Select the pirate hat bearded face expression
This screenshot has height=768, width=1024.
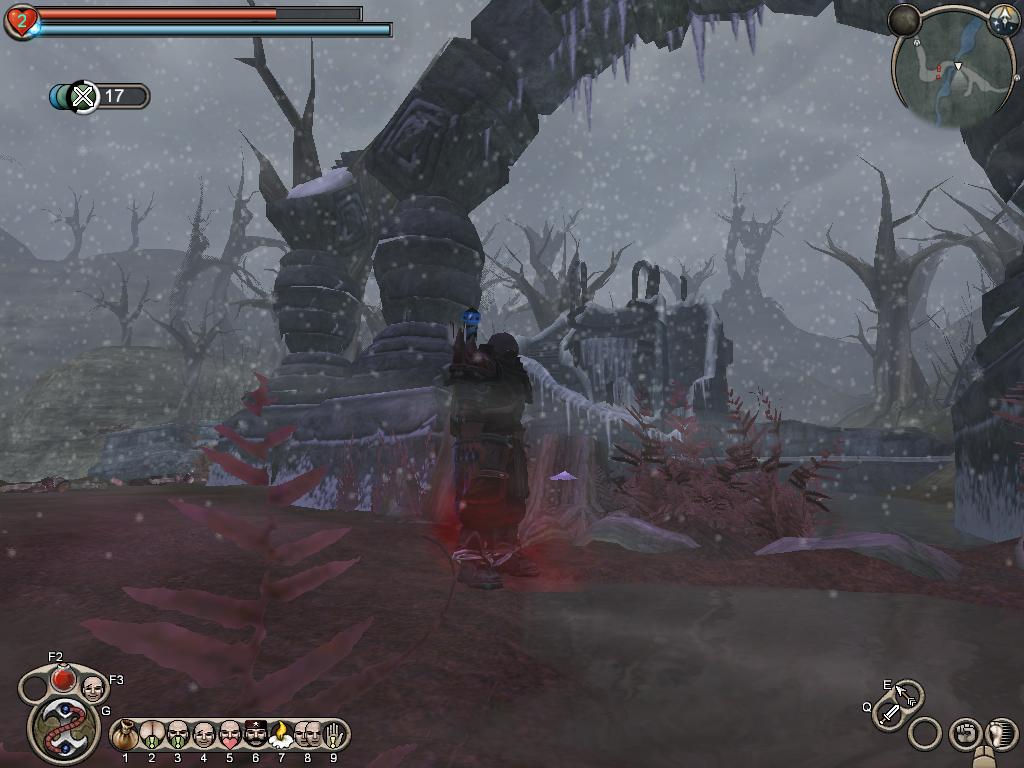(255, 735)
